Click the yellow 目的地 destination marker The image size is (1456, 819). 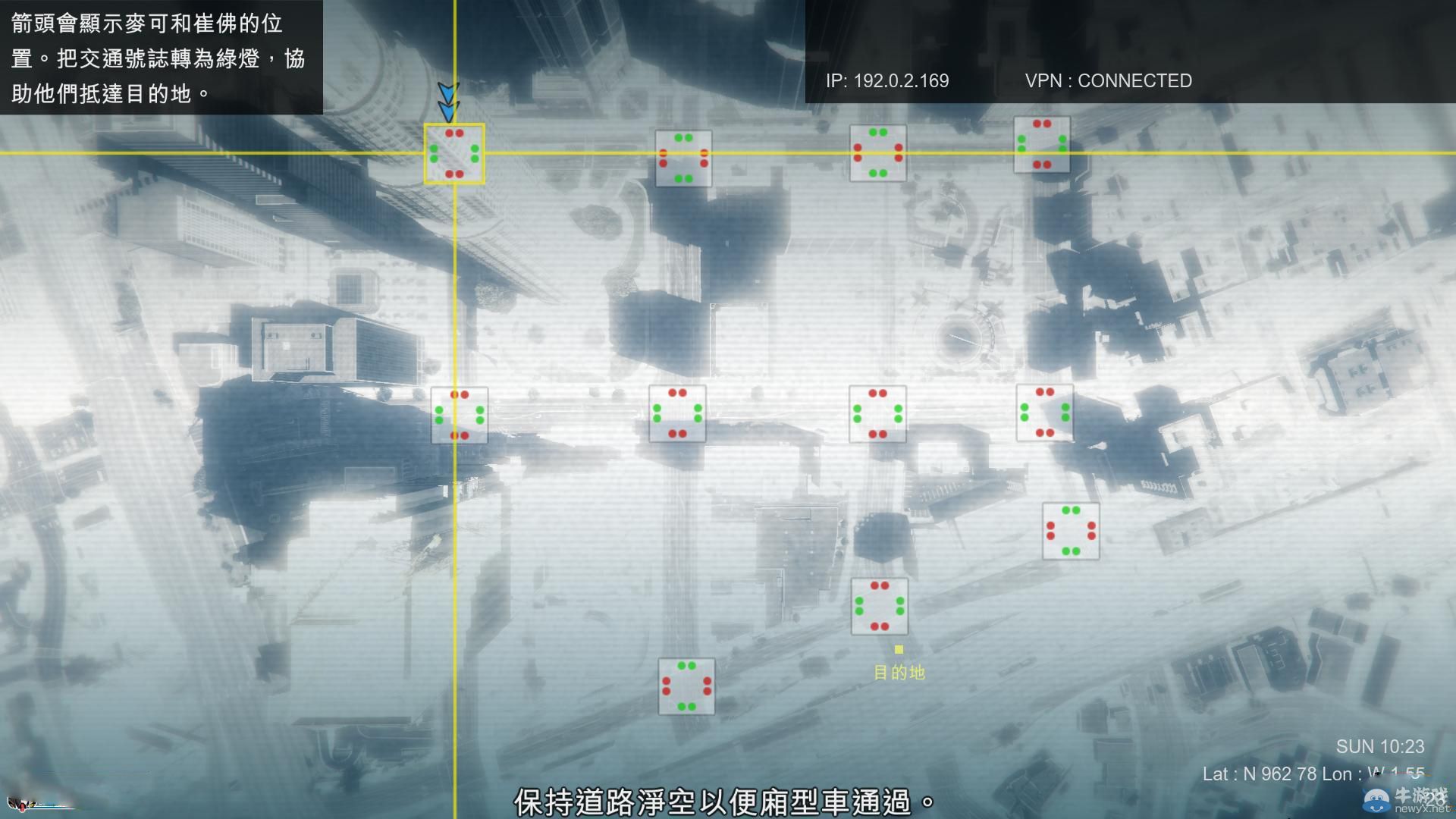[900, 651]
